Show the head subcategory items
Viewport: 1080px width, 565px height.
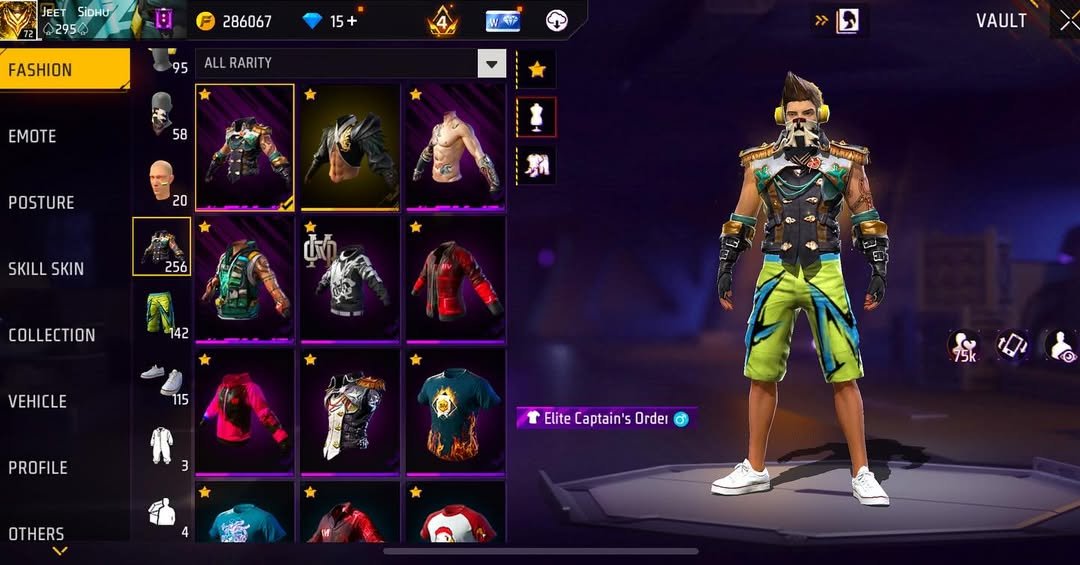(161, 179)
